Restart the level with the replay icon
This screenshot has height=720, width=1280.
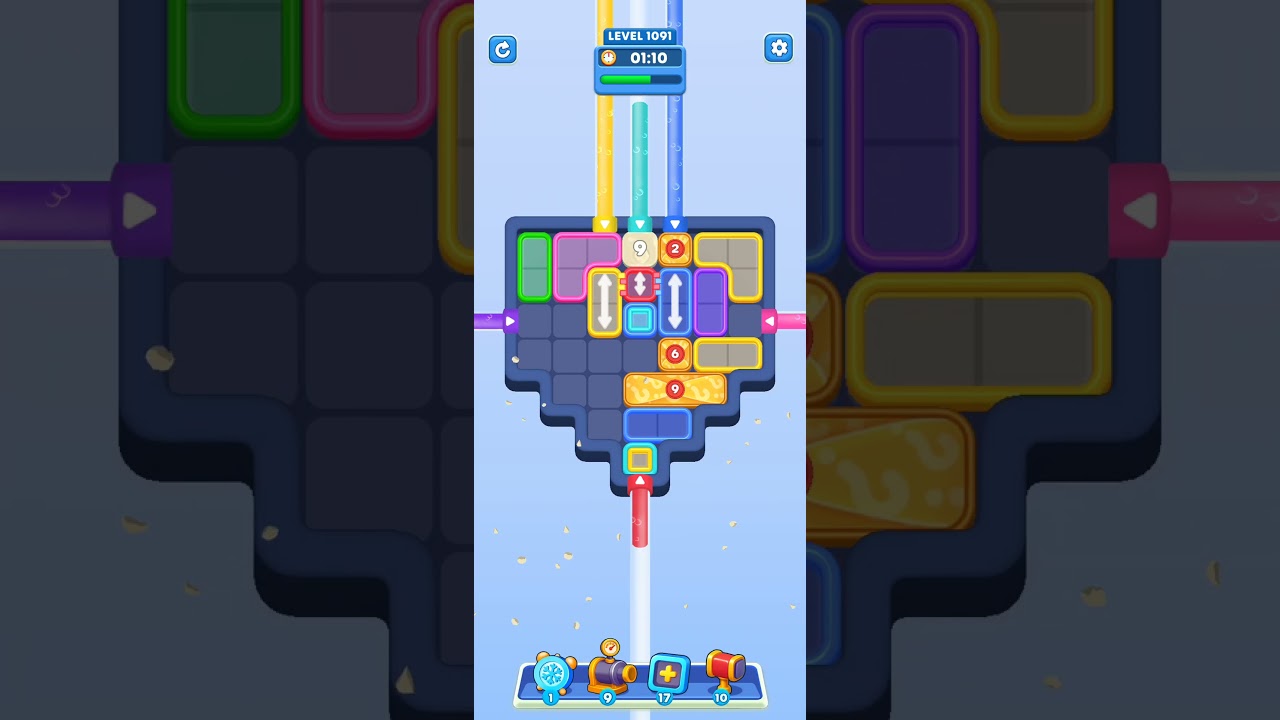coord(503,49)
